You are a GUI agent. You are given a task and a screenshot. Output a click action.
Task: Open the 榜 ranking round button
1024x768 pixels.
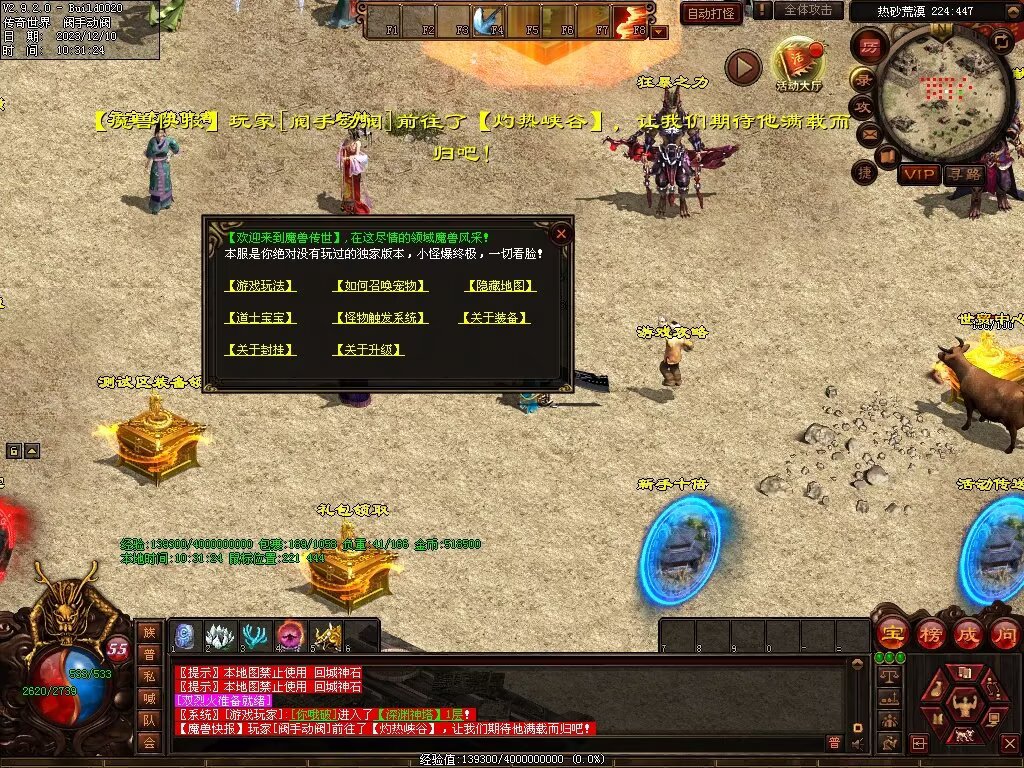[x=931, y=634]
